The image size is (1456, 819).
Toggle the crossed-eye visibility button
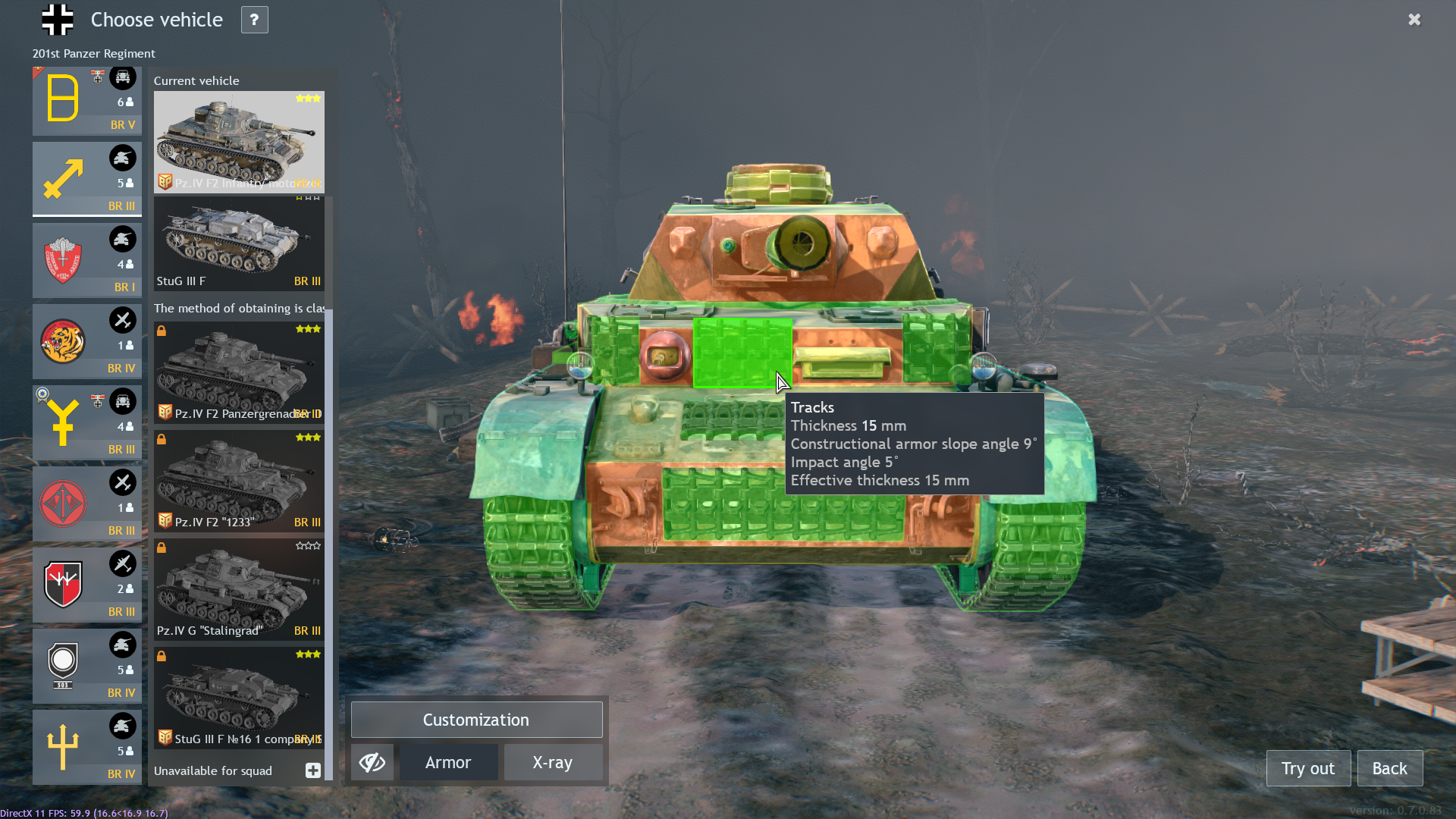point(372,763)
